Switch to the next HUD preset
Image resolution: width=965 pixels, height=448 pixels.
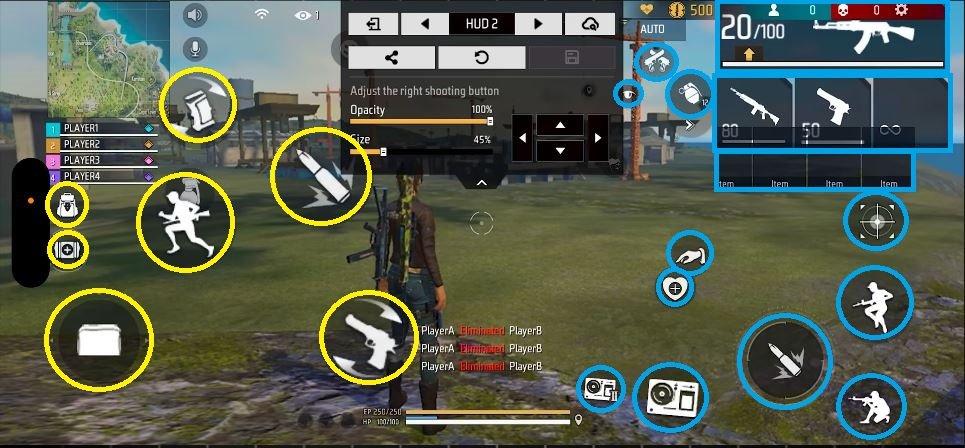(539, 23)
